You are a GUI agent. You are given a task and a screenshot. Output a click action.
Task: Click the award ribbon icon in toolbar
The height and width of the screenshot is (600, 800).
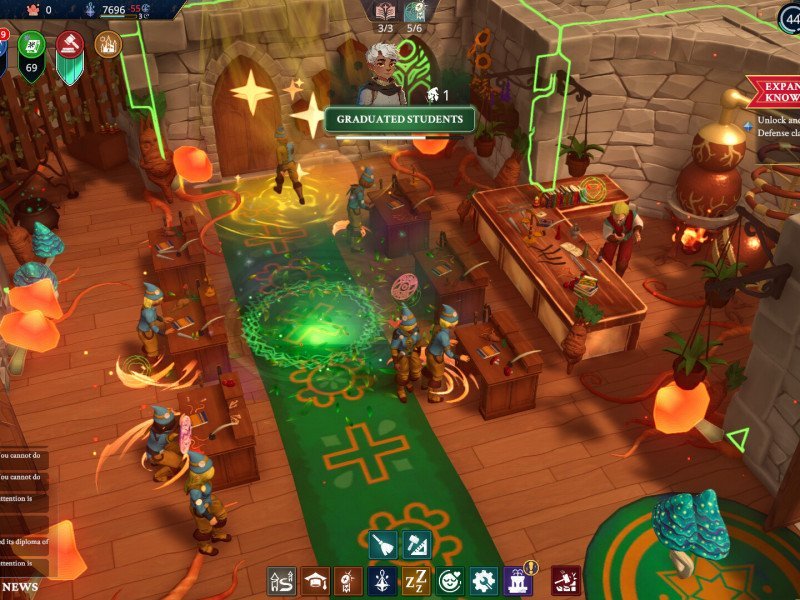click(348, 581)
